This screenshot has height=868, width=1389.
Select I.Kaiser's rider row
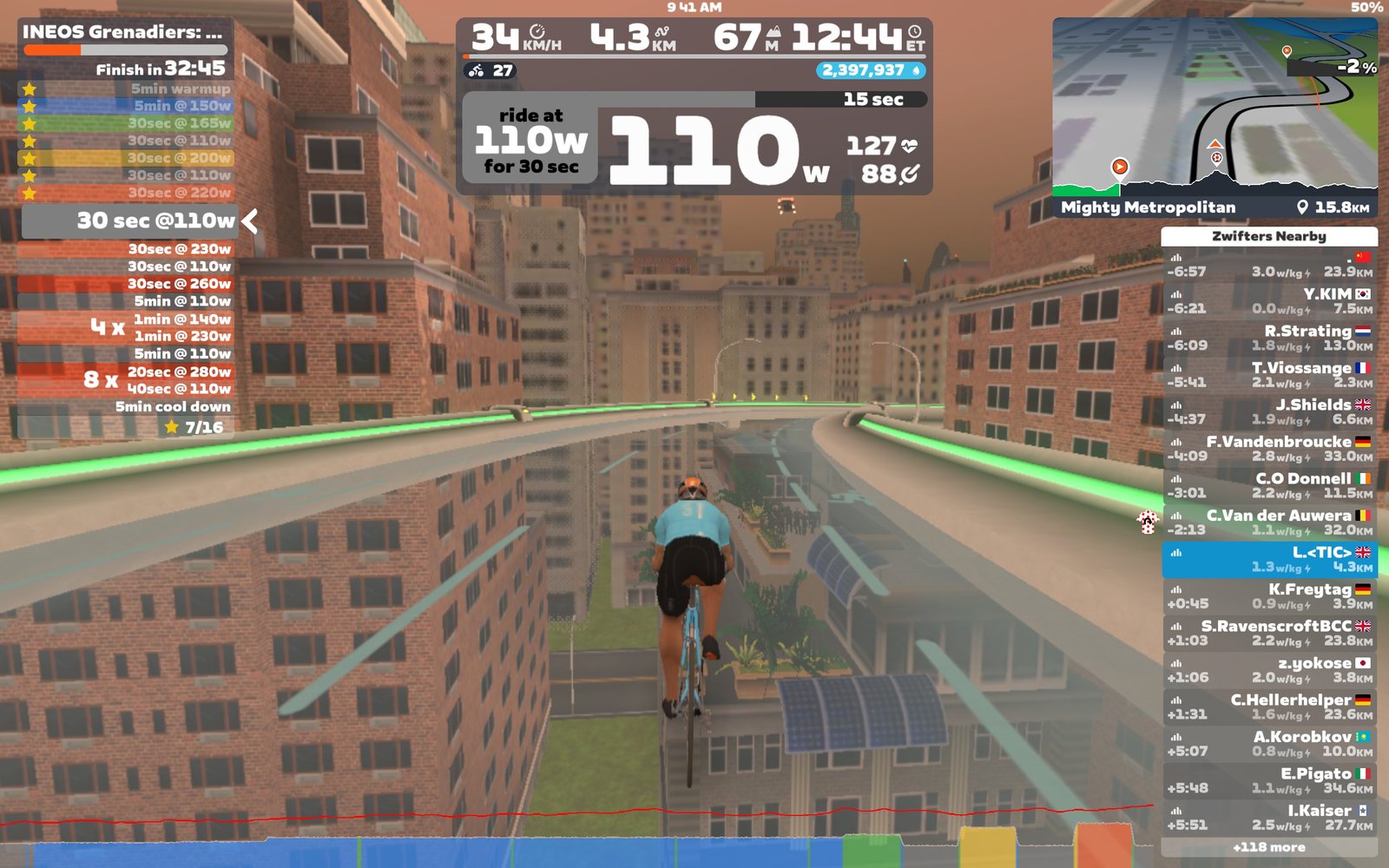(1269, 818)
